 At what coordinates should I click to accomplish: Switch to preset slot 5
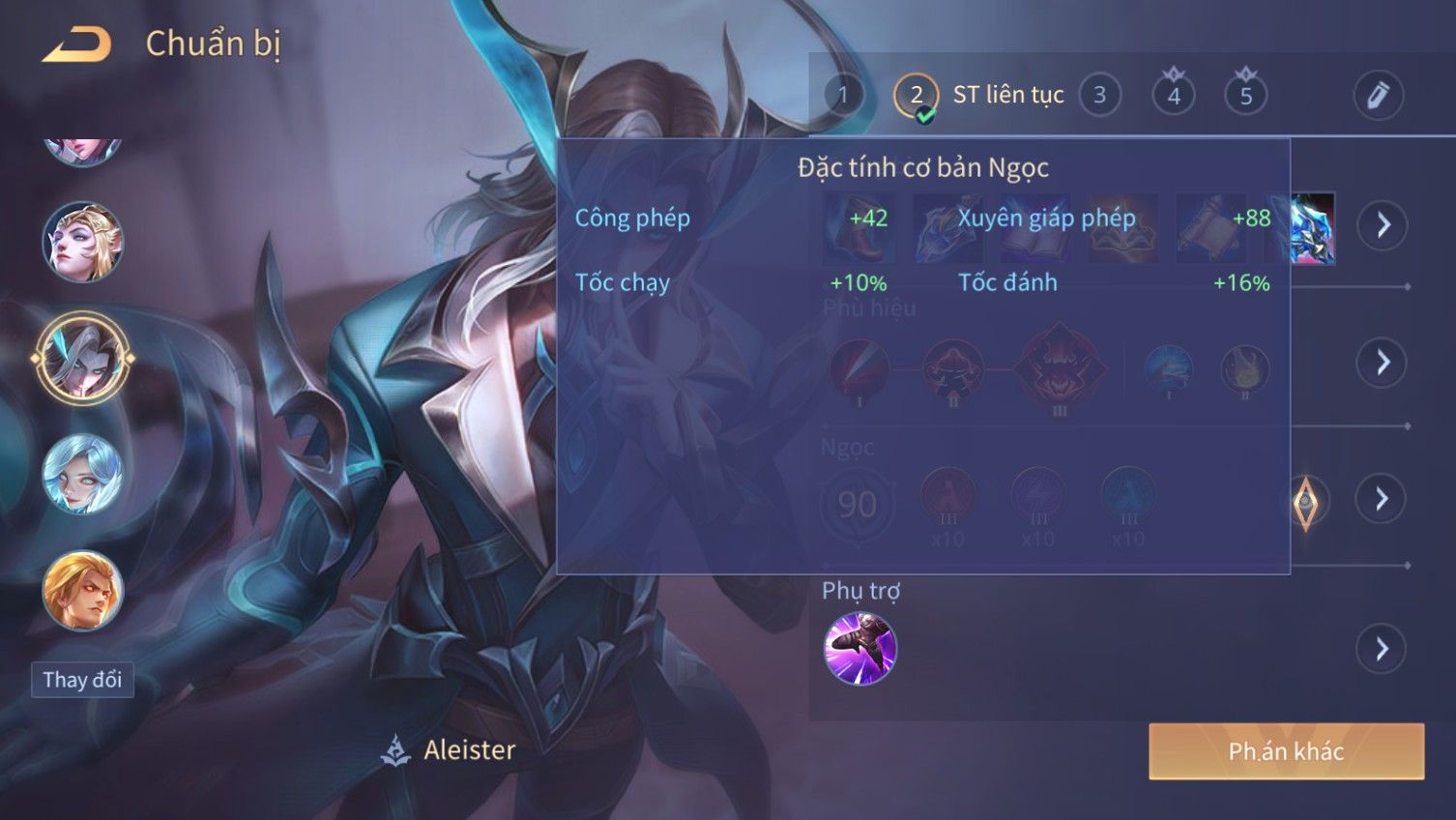[x=1245, y=95]
